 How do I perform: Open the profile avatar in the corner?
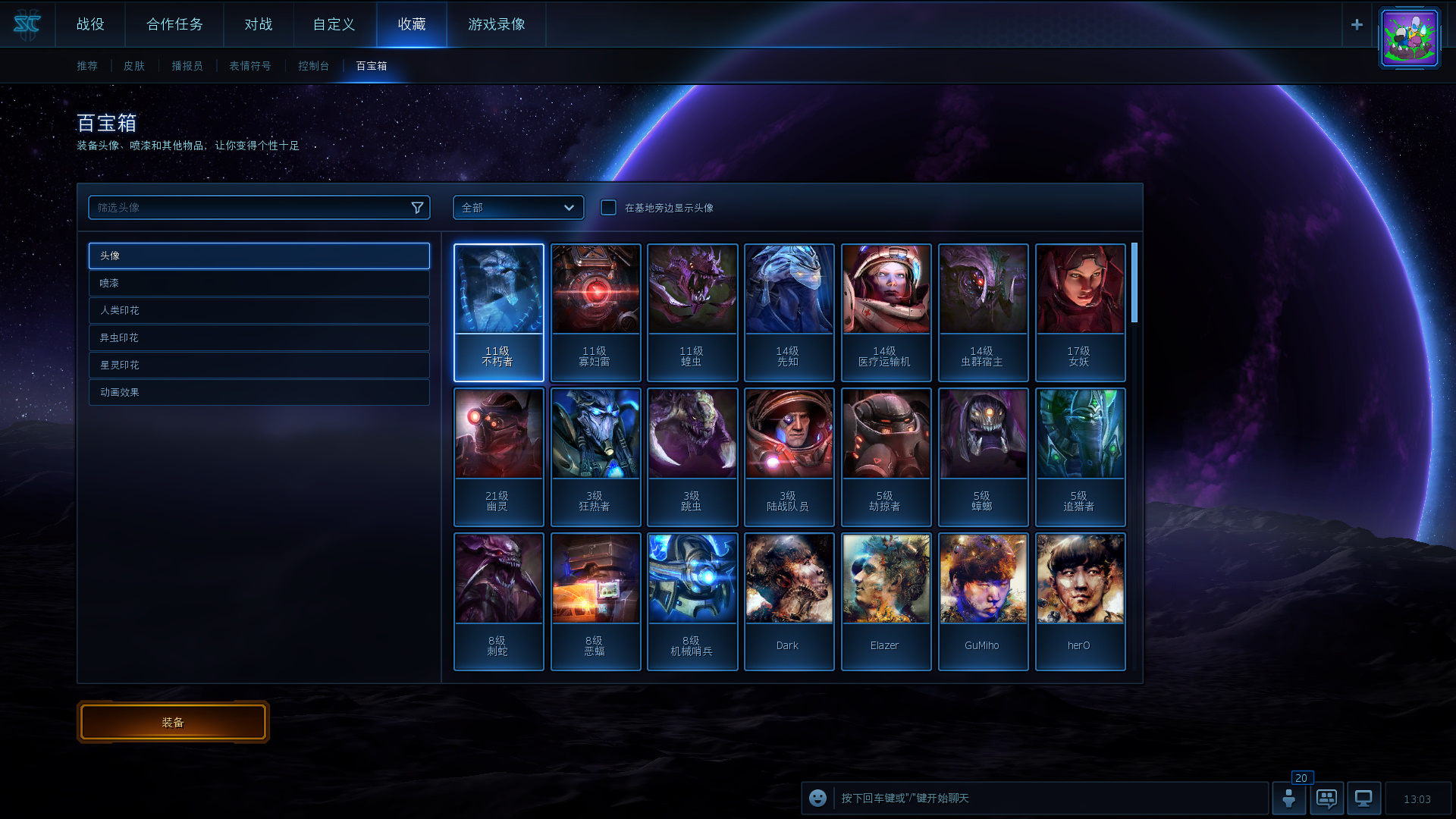(x=1409, y=38)
